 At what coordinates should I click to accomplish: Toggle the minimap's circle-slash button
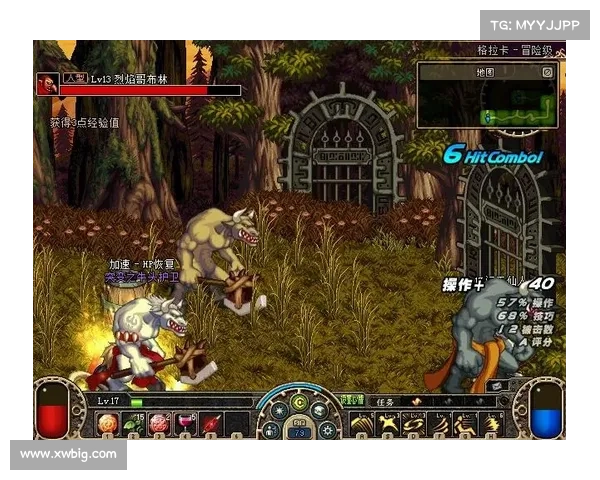(547, 72)
